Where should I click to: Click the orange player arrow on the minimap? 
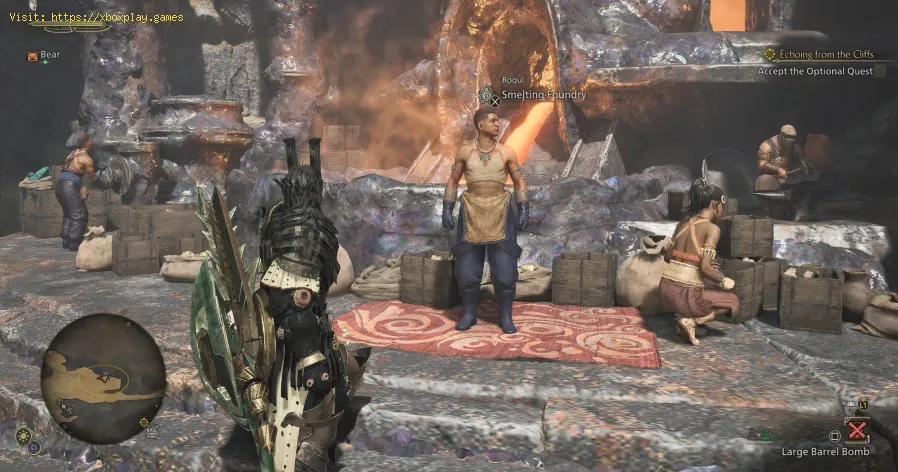(105, 379)
